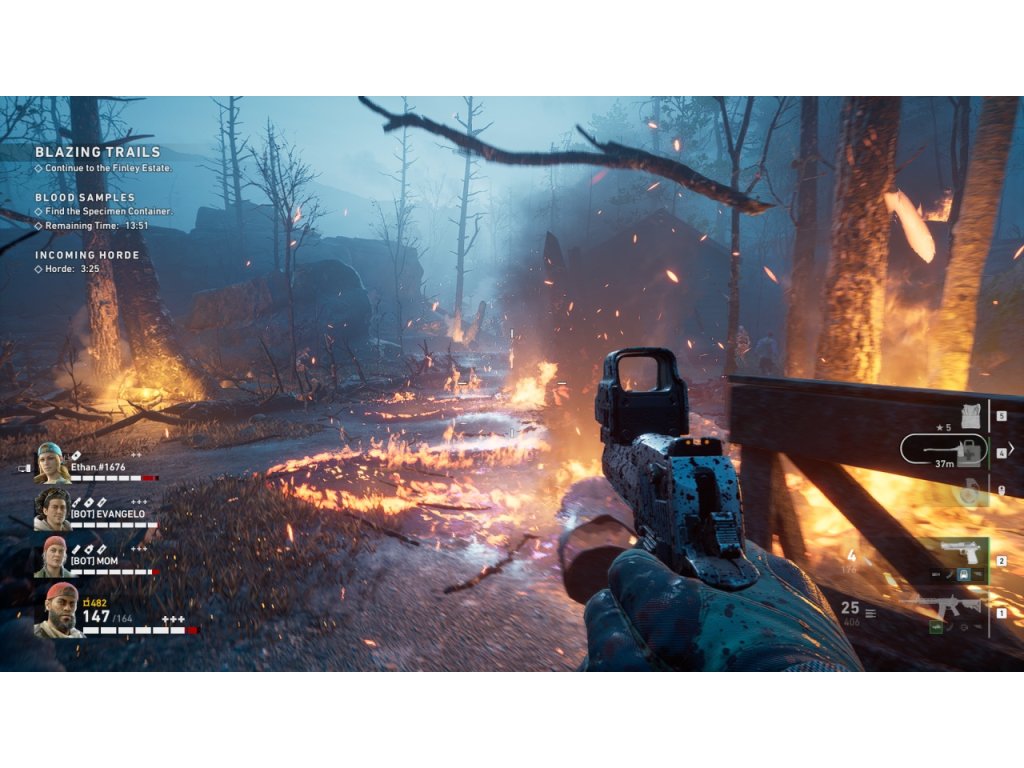The image size is (1024, 768).
Task: Pick the [BOT] Mom teammate portrait
Action: tap(52, 557)
